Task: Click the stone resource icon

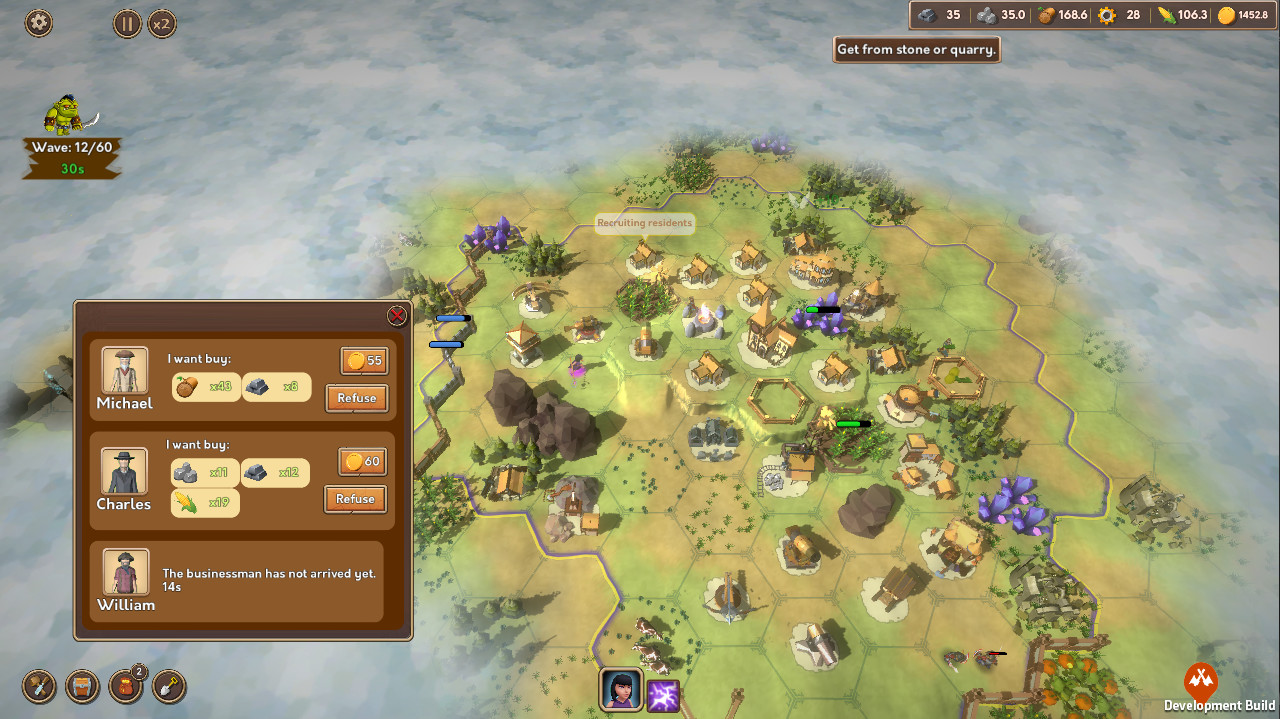Action: (986, 15)
